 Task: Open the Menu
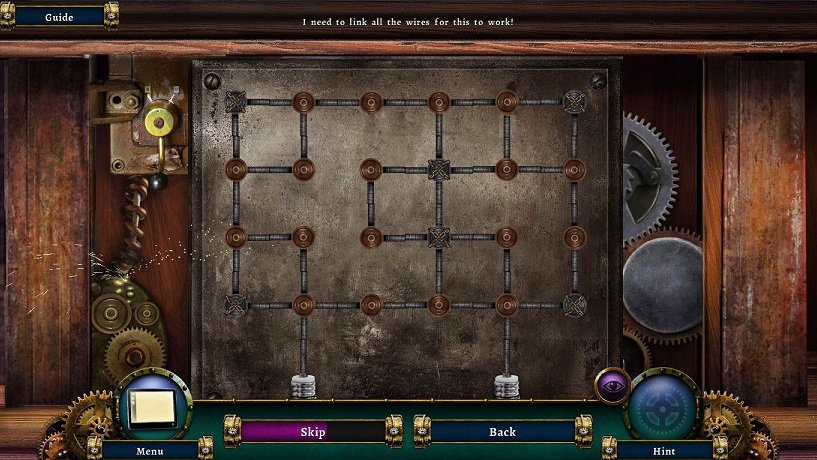click(150, 450)
